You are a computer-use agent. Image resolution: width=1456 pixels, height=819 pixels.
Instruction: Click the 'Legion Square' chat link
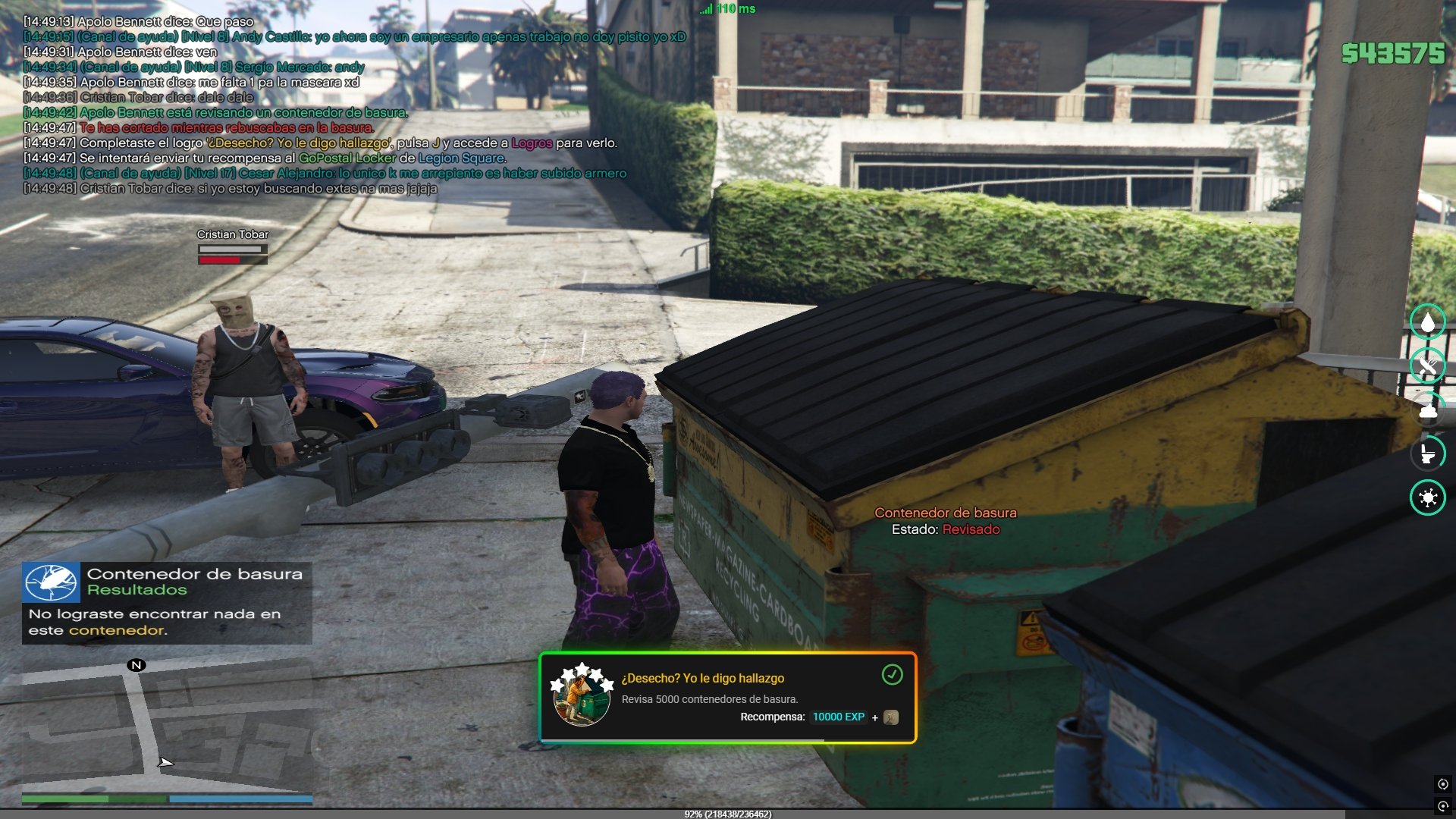[461, 158]
